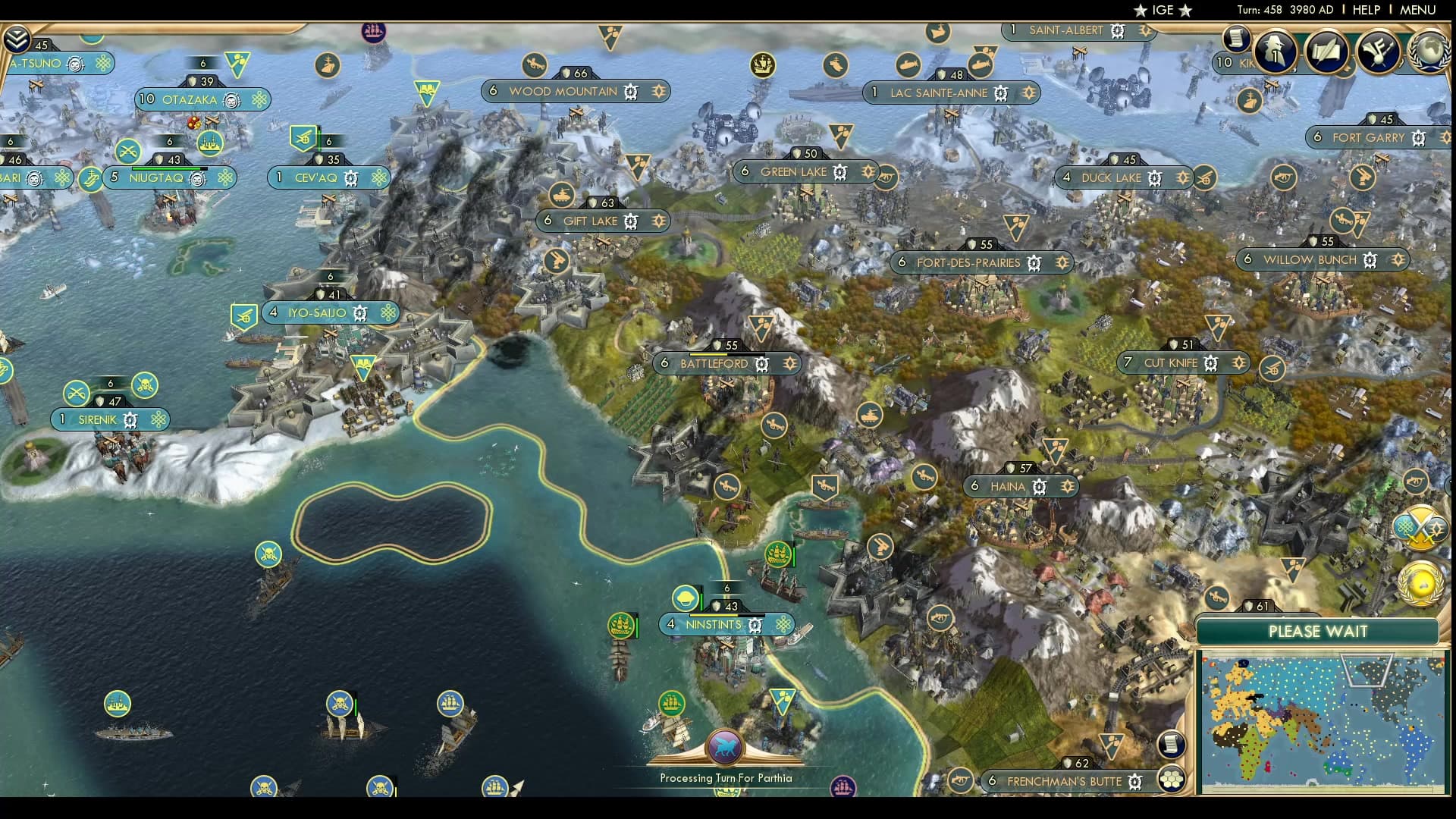1456x819 pixels.
Task: Select the tank unit icon left of Gift Lake
Action: pyautogui.click(x=561, y=196)
